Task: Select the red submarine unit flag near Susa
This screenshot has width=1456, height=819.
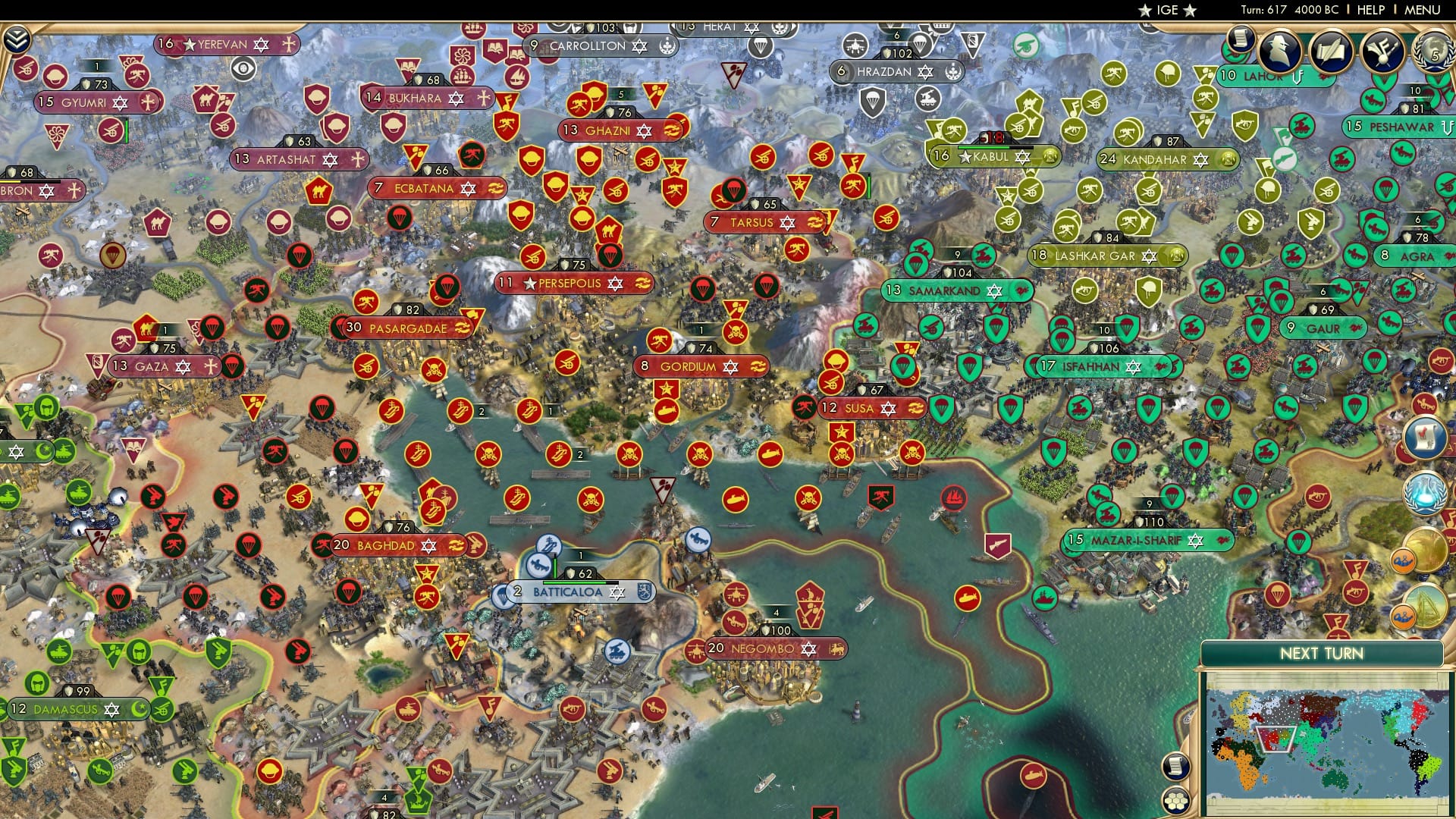Action: [x=770, y=453]
